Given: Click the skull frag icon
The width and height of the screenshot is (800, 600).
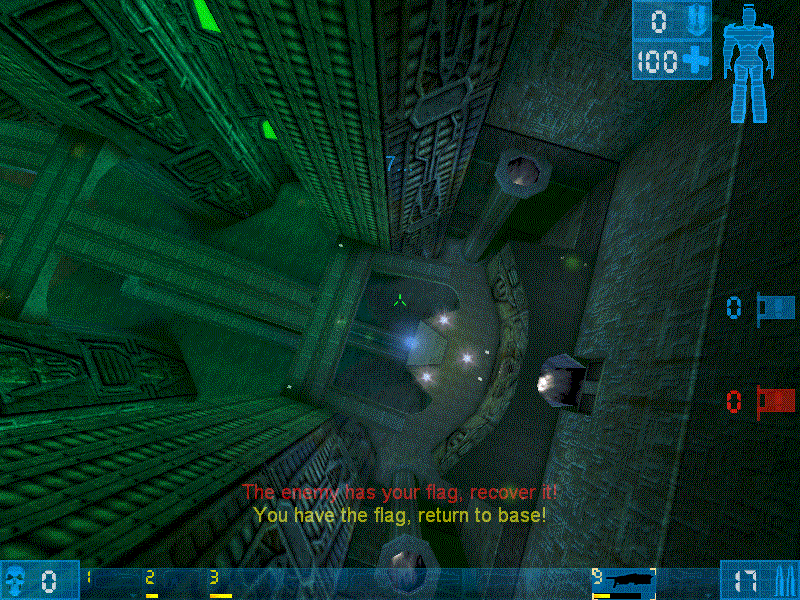Looking at the screenshot, I should point(17,579).
